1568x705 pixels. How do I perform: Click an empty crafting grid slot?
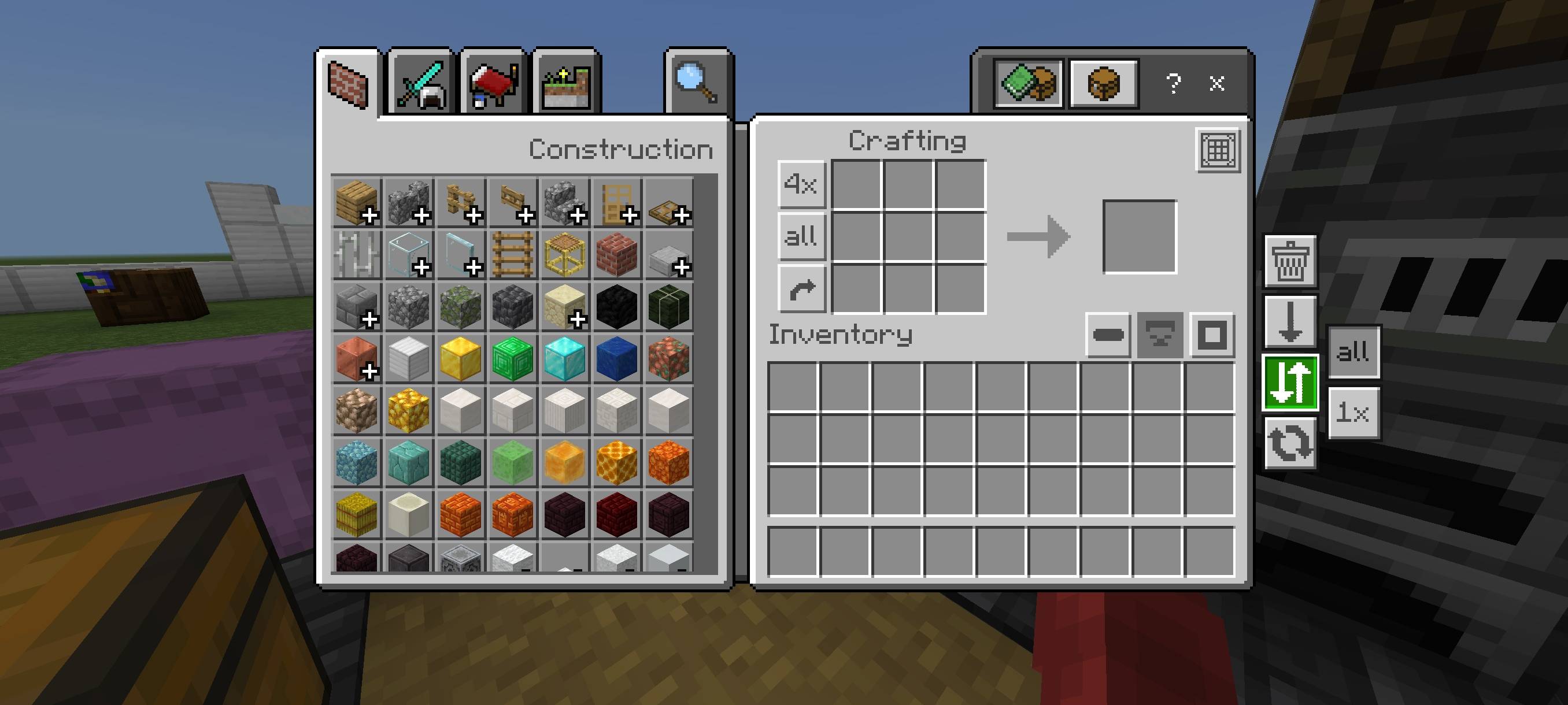pyautogui.click(x=908, y=238)
